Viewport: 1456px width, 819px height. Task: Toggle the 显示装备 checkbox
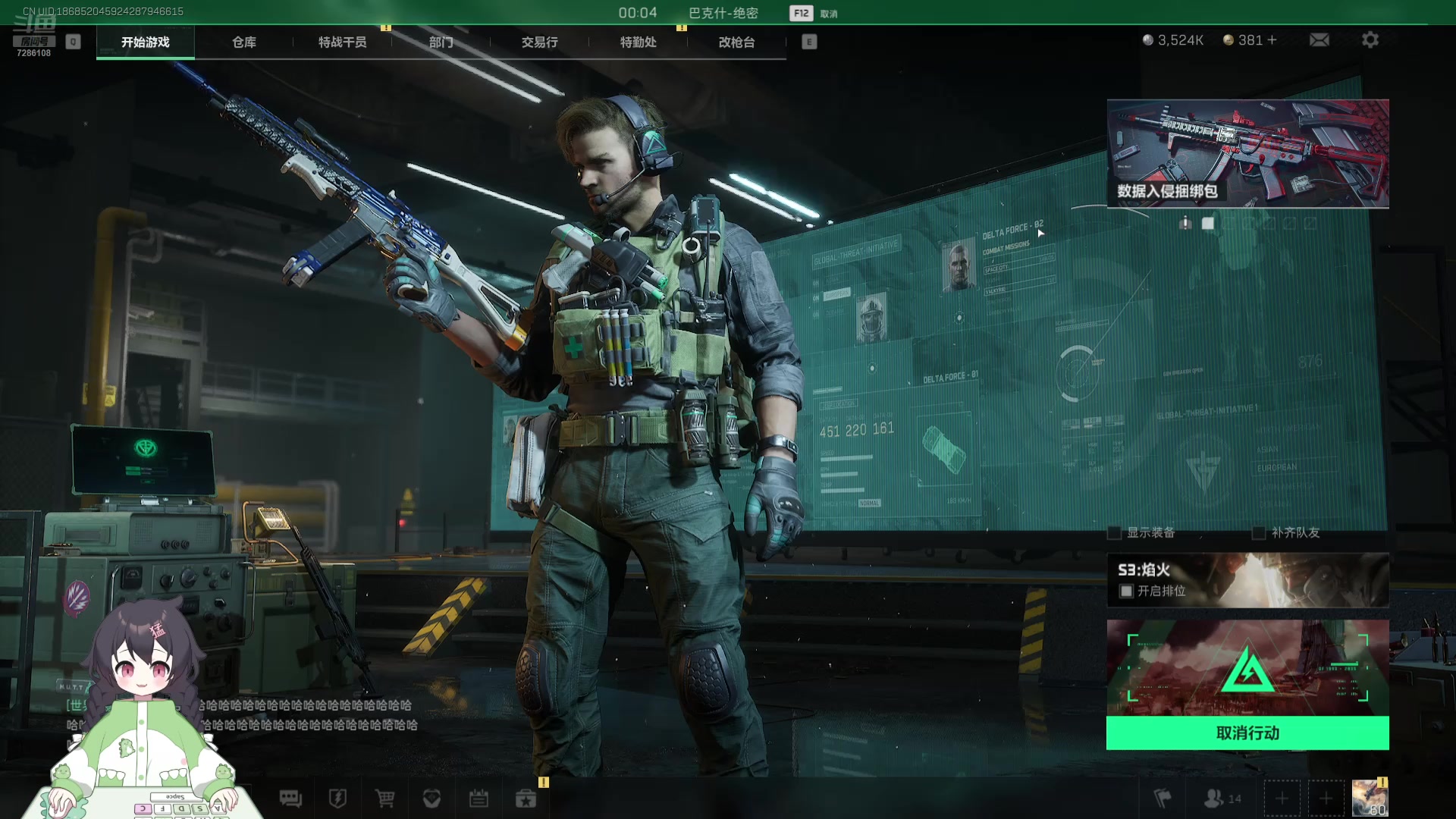pos(1115,533)
